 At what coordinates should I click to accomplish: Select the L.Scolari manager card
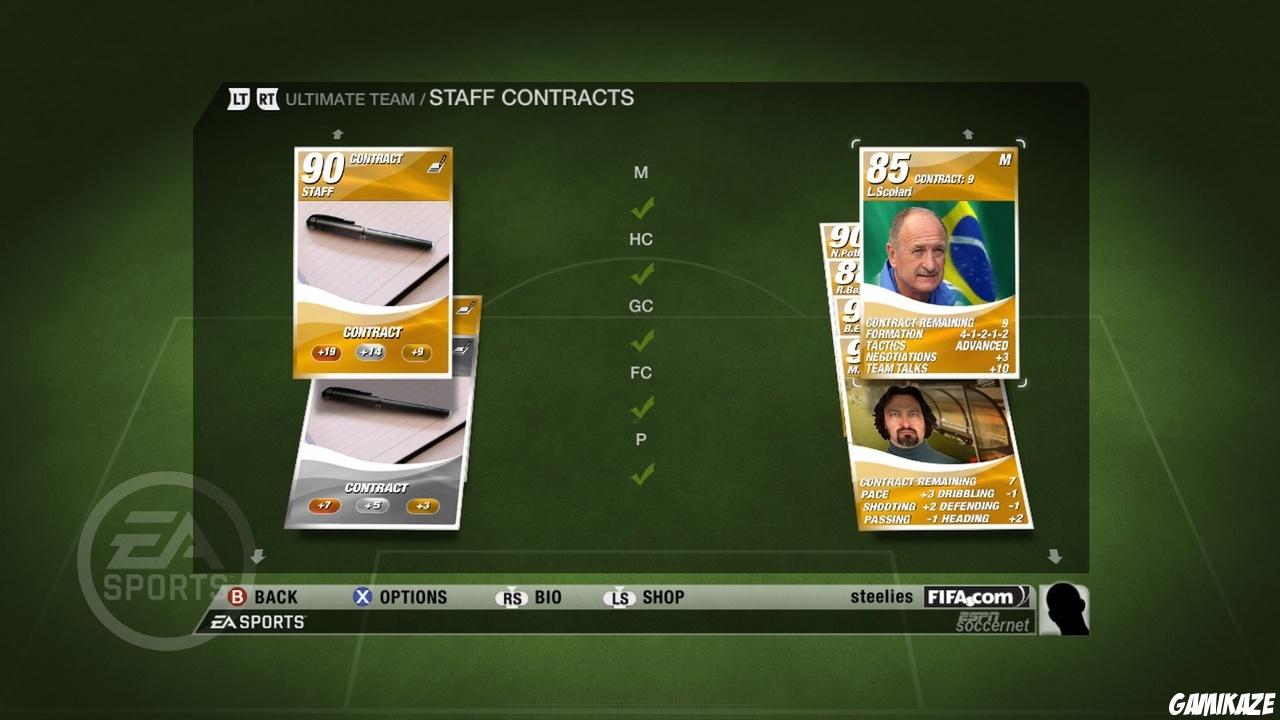939,260
